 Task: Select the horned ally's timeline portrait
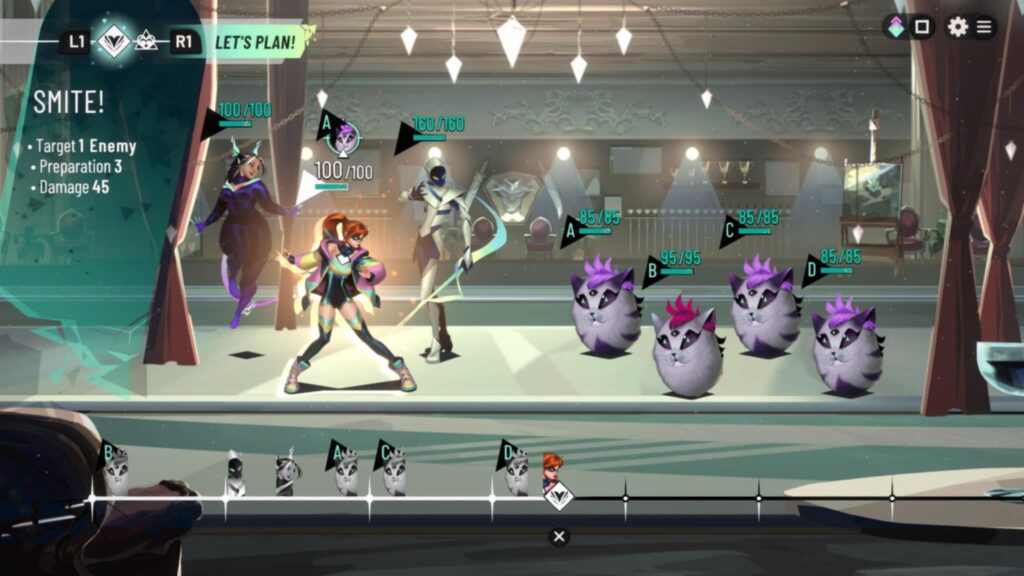tap(285, 474)
